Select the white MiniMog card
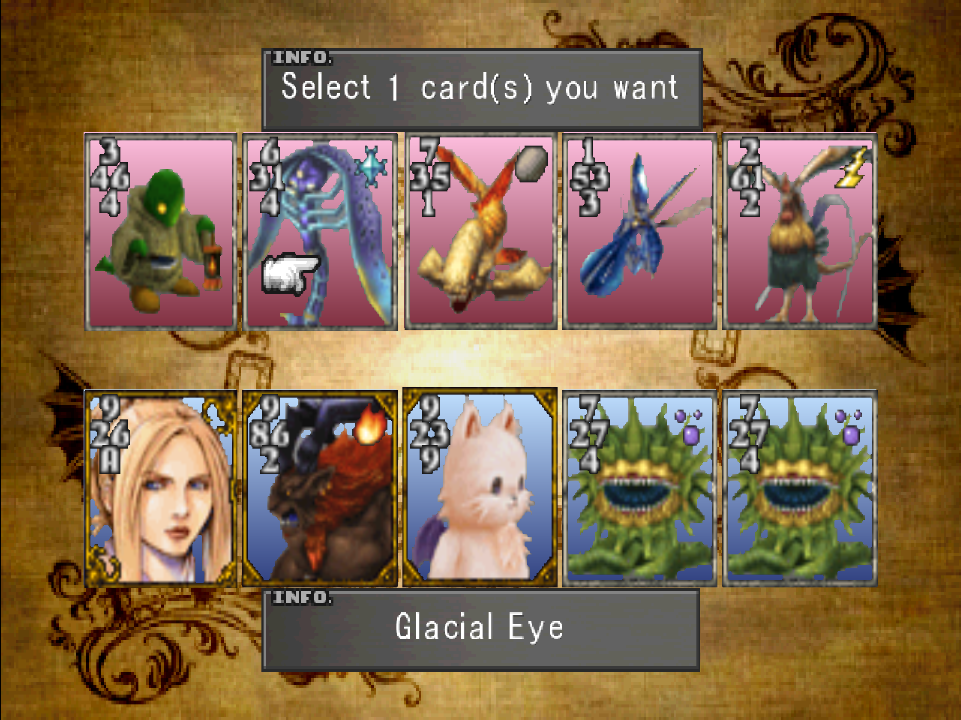This screenshot has height=720, width=961. (480, 488)
